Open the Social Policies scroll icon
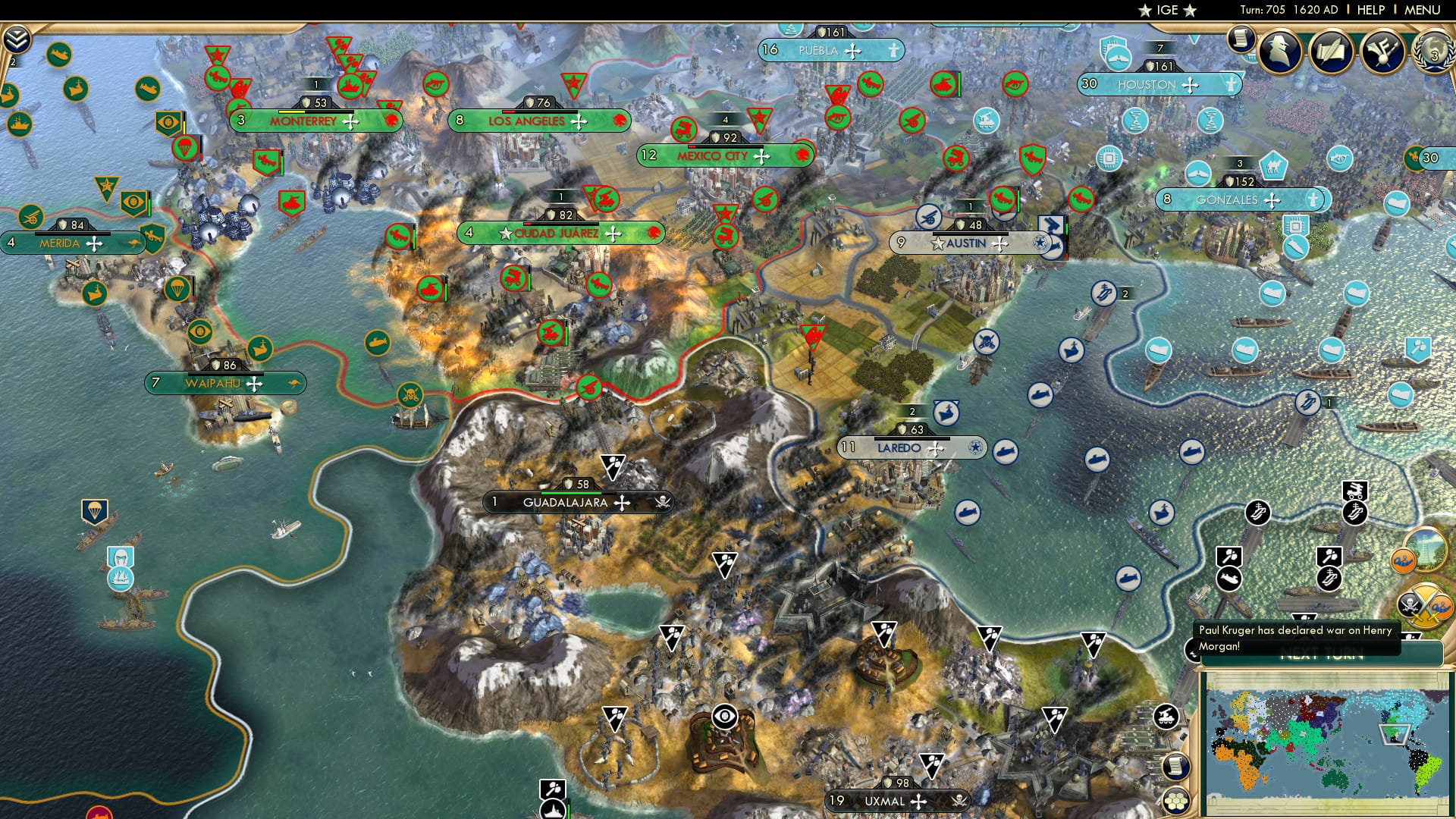 pyautogui.click(x=1331, y=53)
